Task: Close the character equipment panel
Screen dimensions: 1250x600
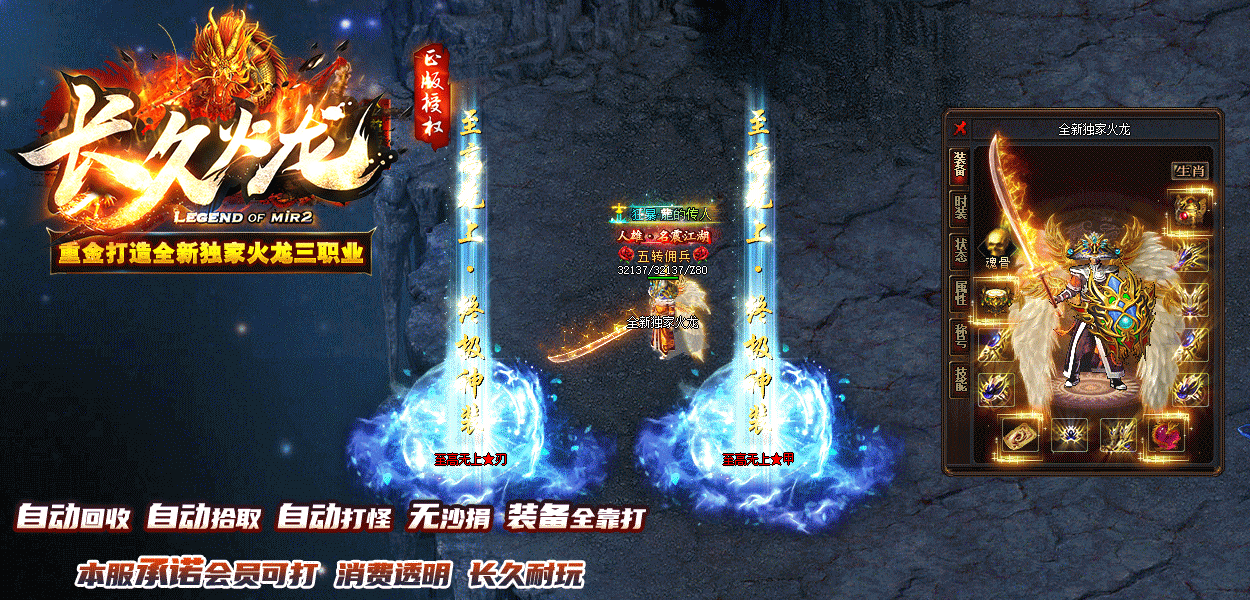Action: click(x=960, y=128)
